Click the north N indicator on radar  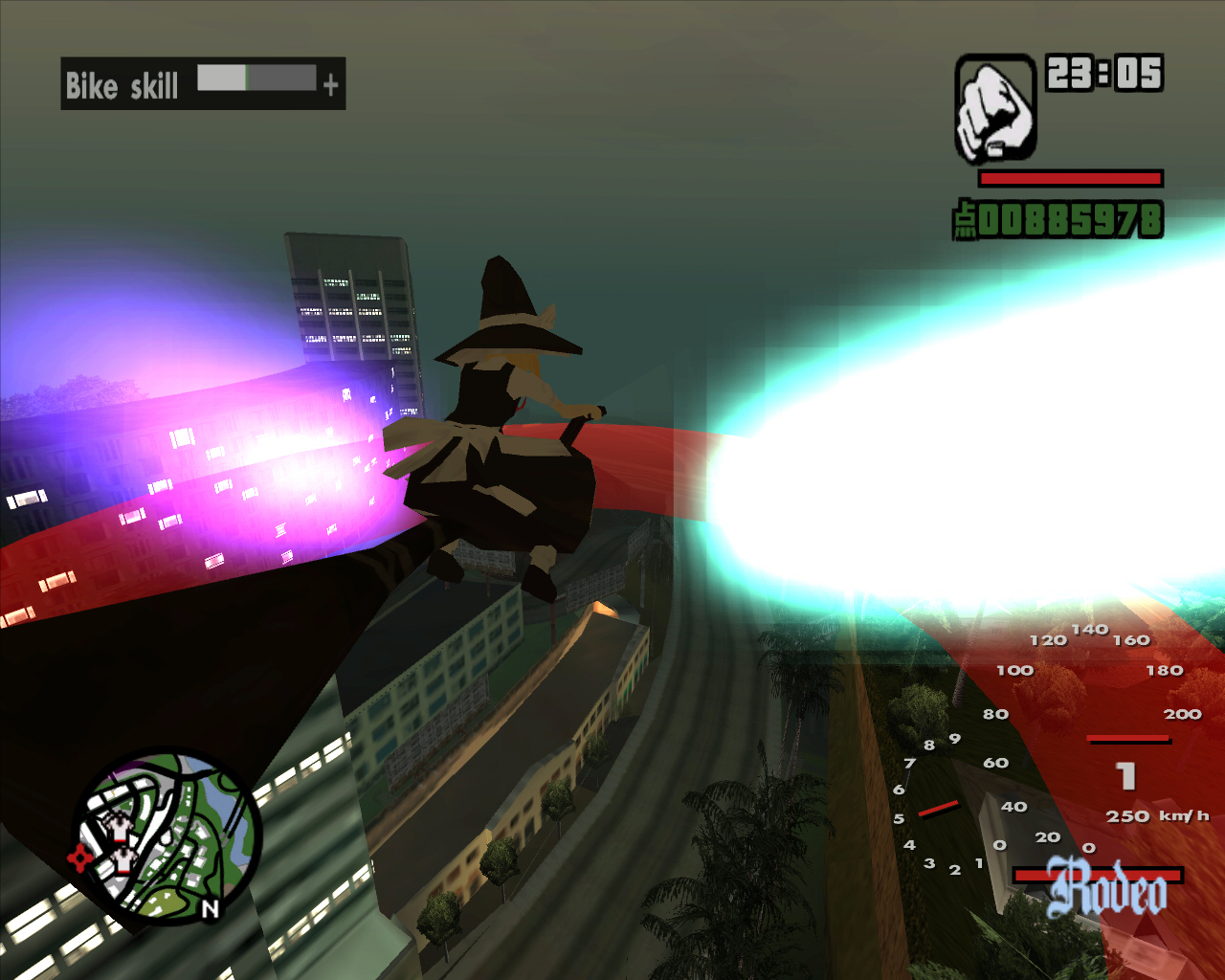coord(211,909)
